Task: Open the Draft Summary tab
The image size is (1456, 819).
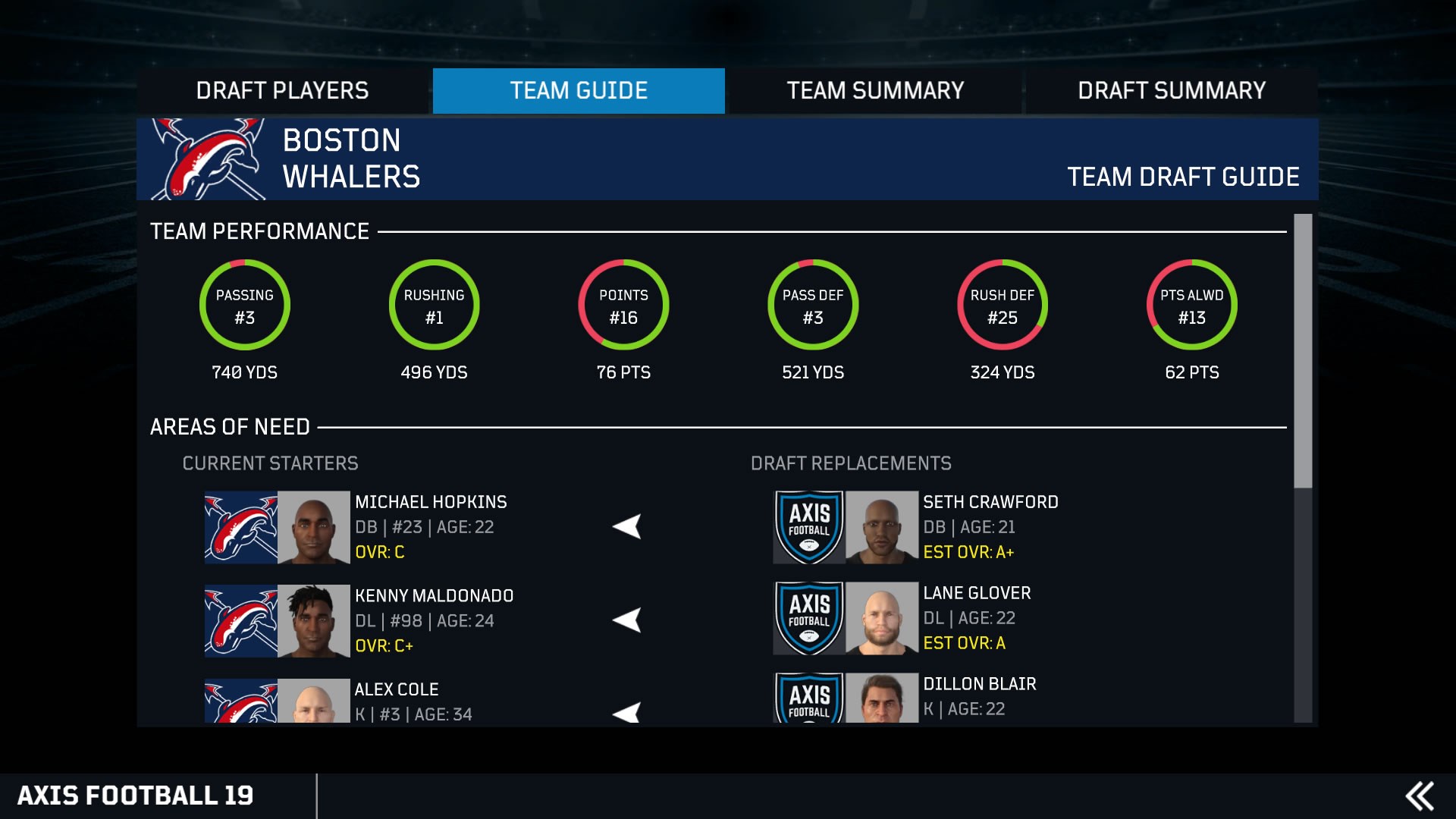Action: pos(1172,90)
